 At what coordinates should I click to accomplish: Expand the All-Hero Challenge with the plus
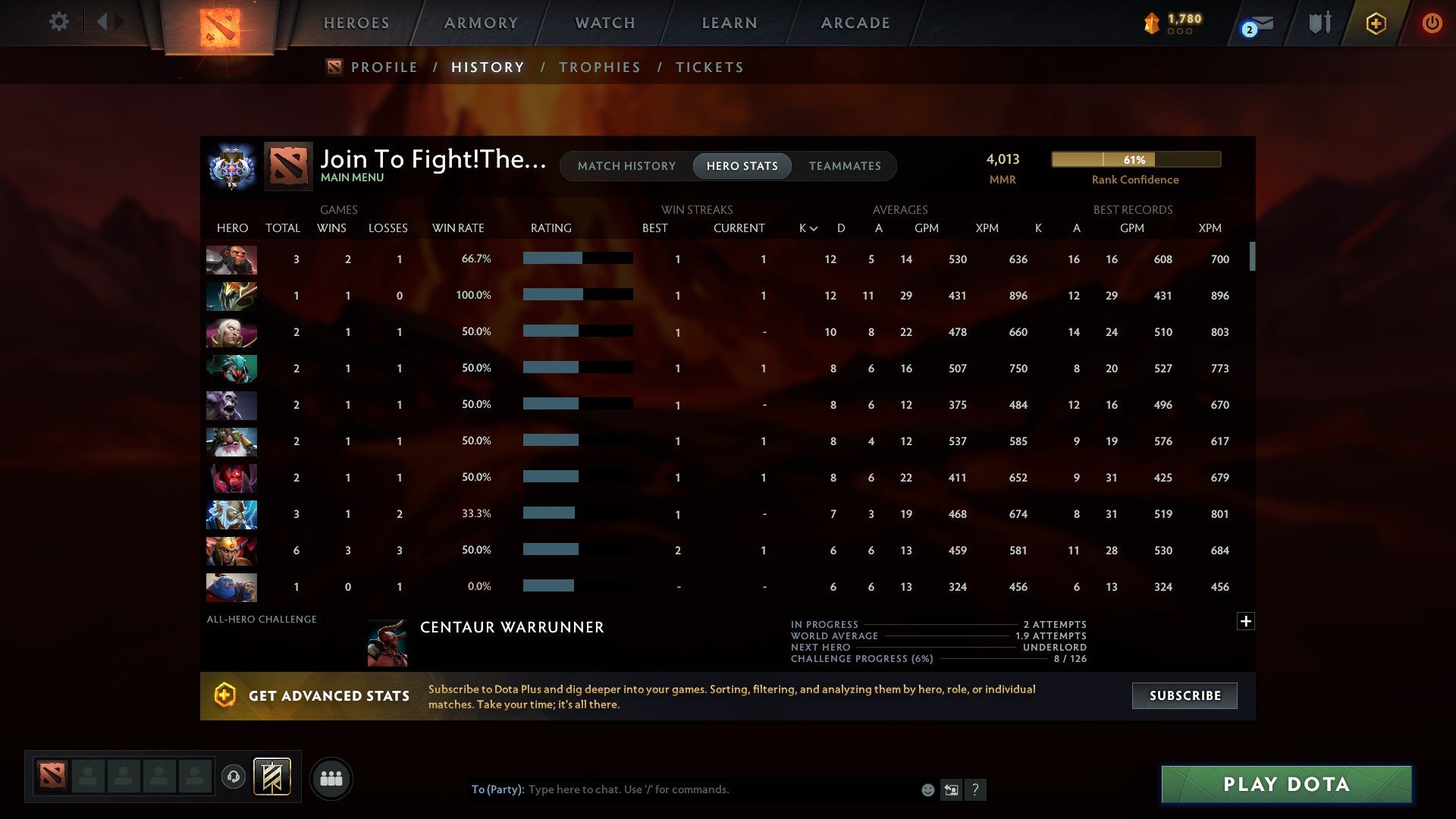point(1246,620)
